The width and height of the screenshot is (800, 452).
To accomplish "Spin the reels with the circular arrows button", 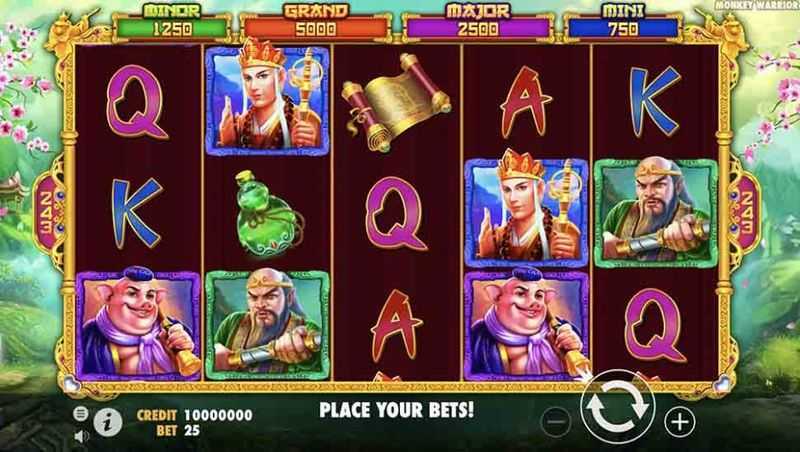I will 617,407.
